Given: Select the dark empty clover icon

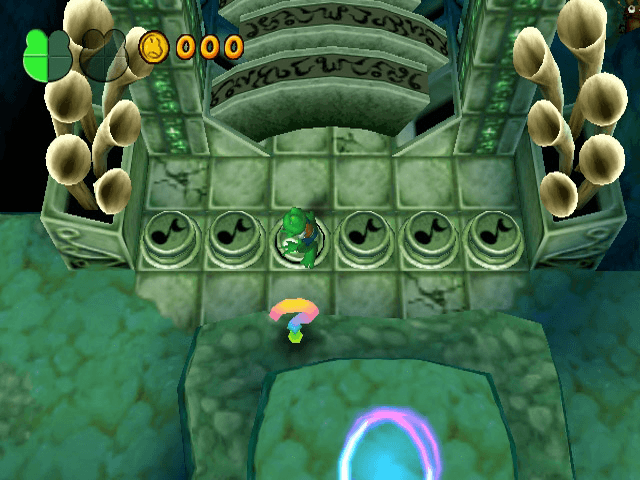Looking at the screenshot, I should tap(103, 54).
